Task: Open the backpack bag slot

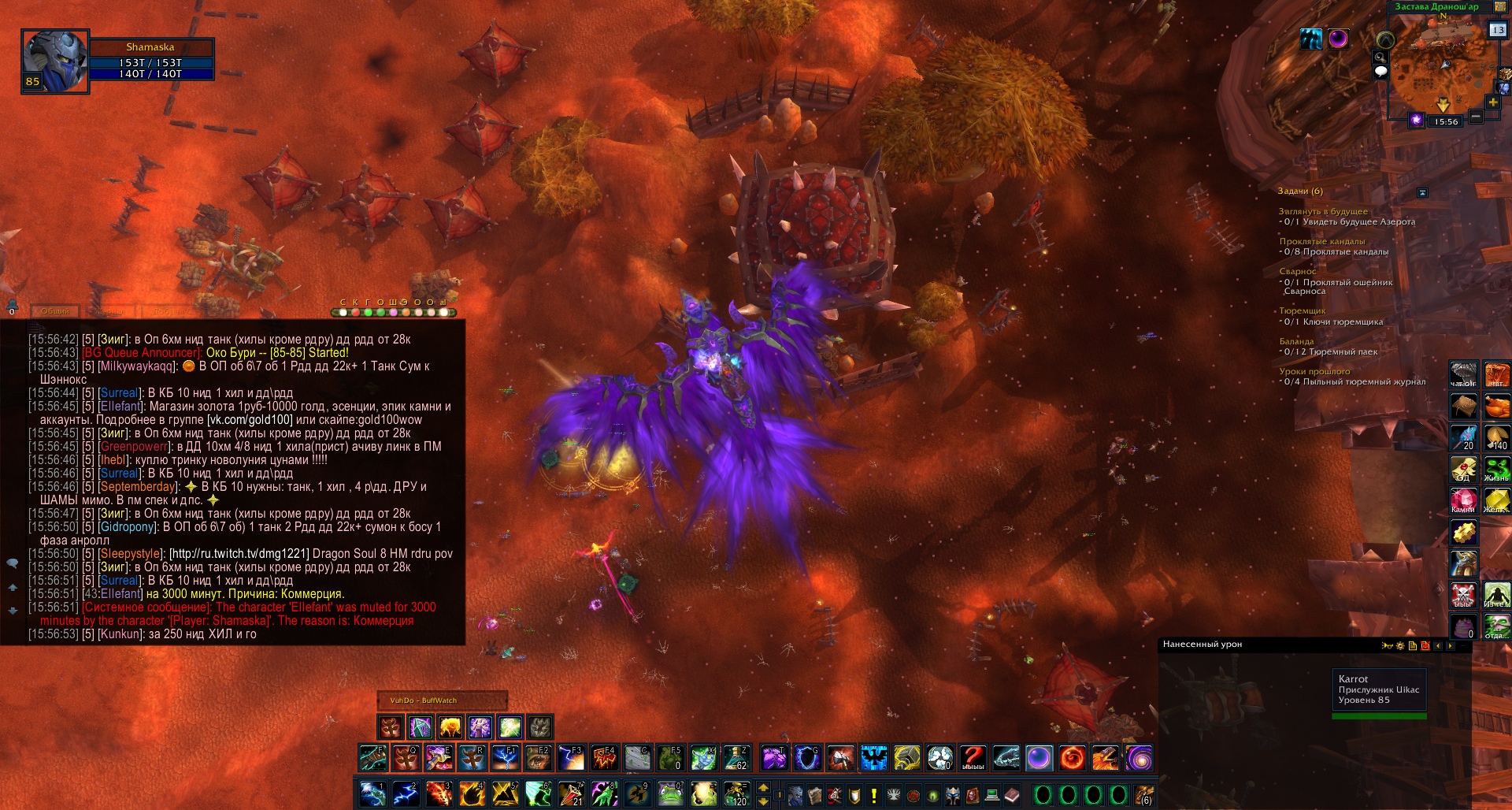Action: (1143, 796)
